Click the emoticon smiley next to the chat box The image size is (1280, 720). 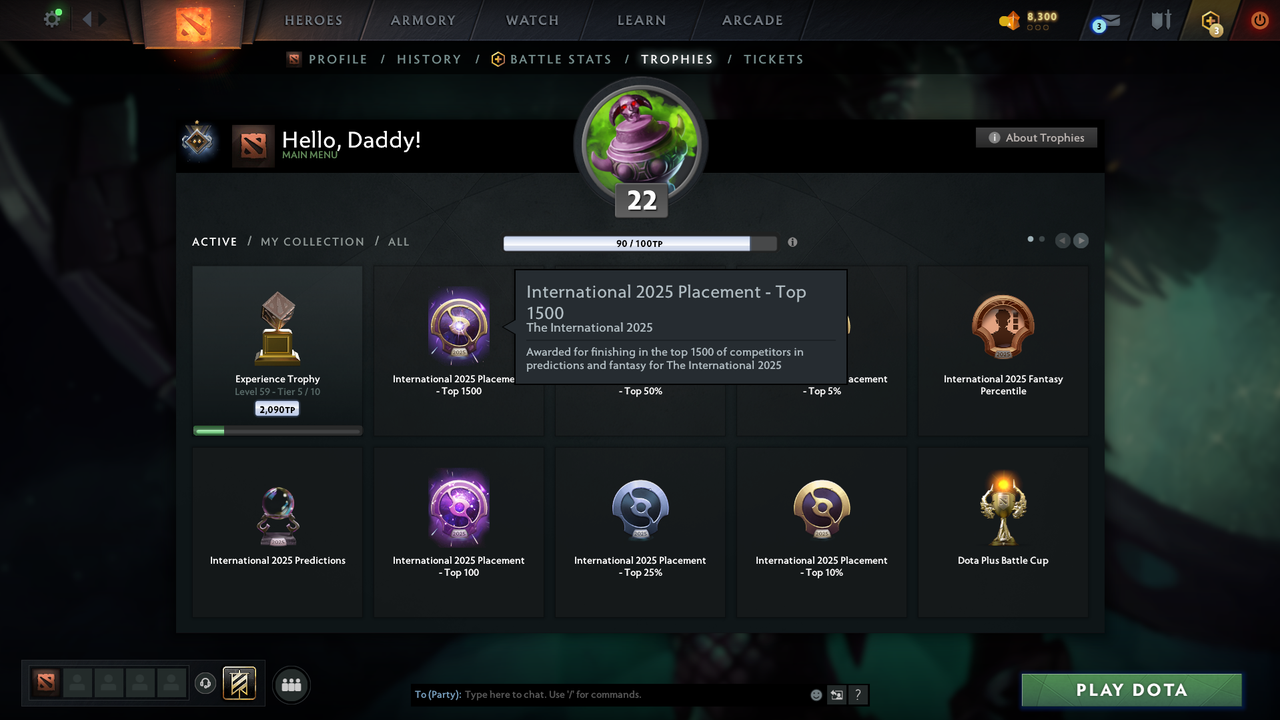[x=815, y=694]
